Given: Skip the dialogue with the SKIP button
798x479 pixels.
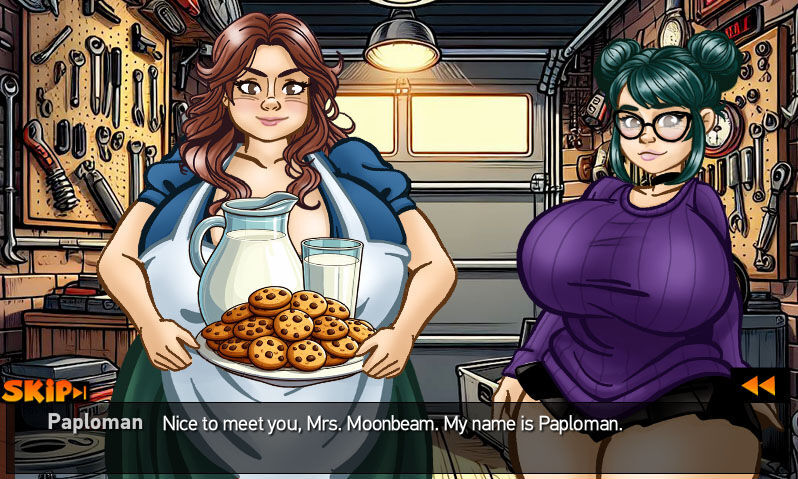Looking at the screenshot, I should pyautogui.click(x=43, y=391).
